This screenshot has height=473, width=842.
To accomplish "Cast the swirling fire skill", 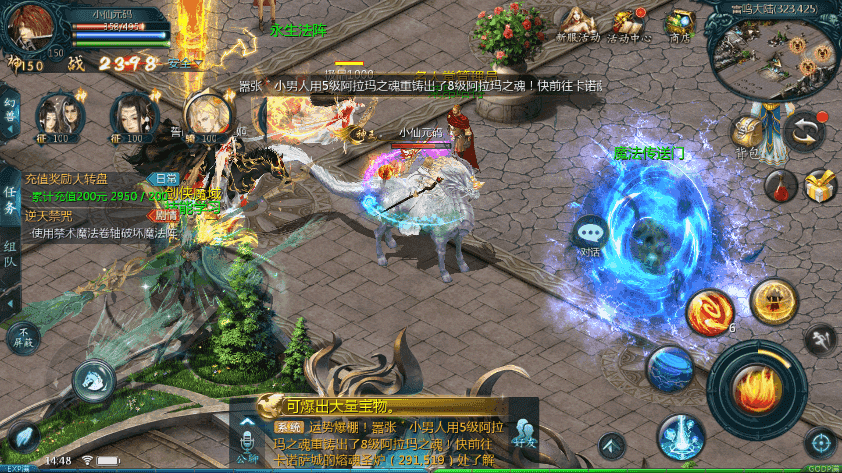I will click(x=708, y=311).
